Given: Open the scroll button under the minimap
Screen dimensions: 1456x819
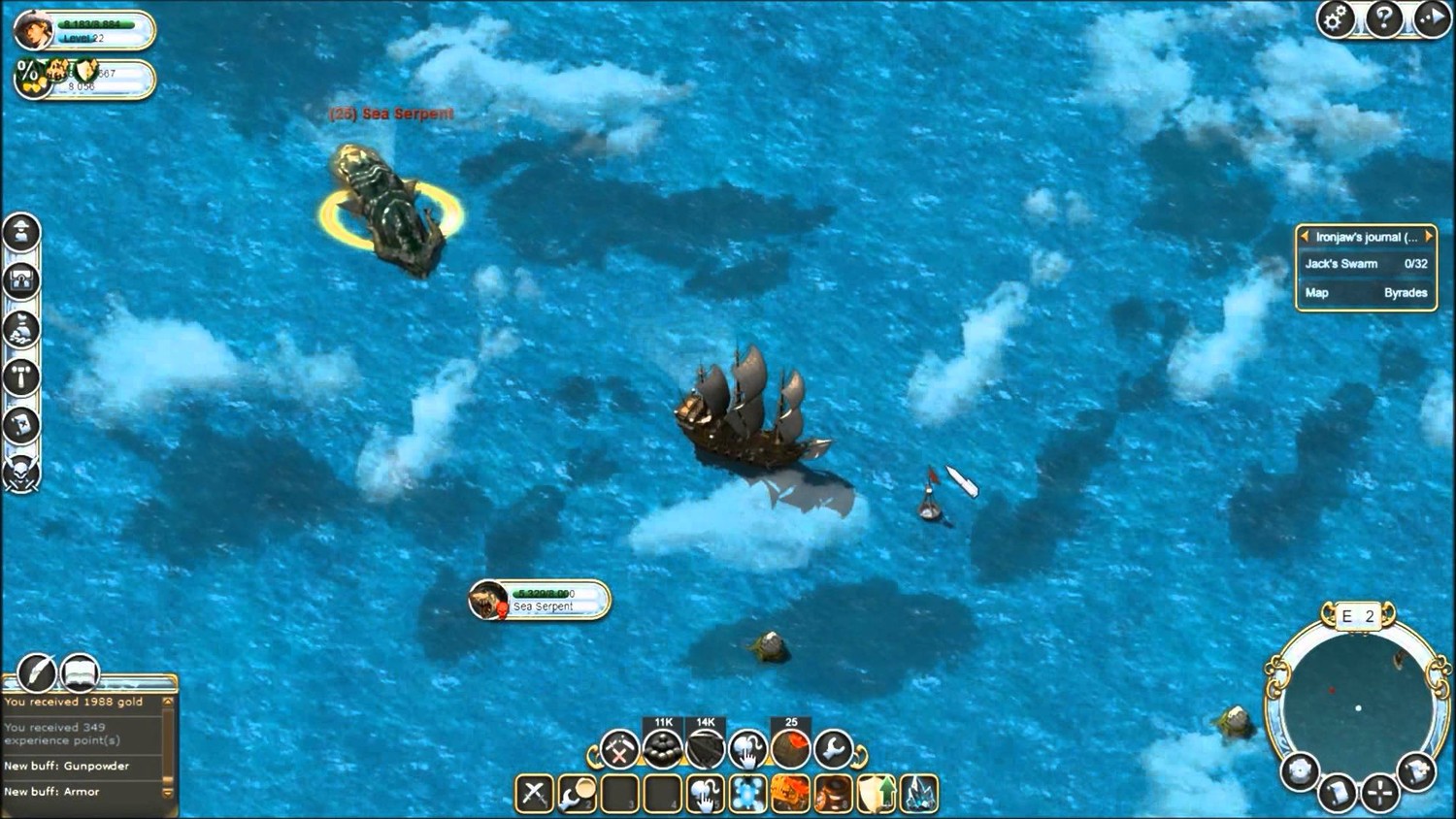Looking at the screenshot, I should click(x=1337, y=794).
